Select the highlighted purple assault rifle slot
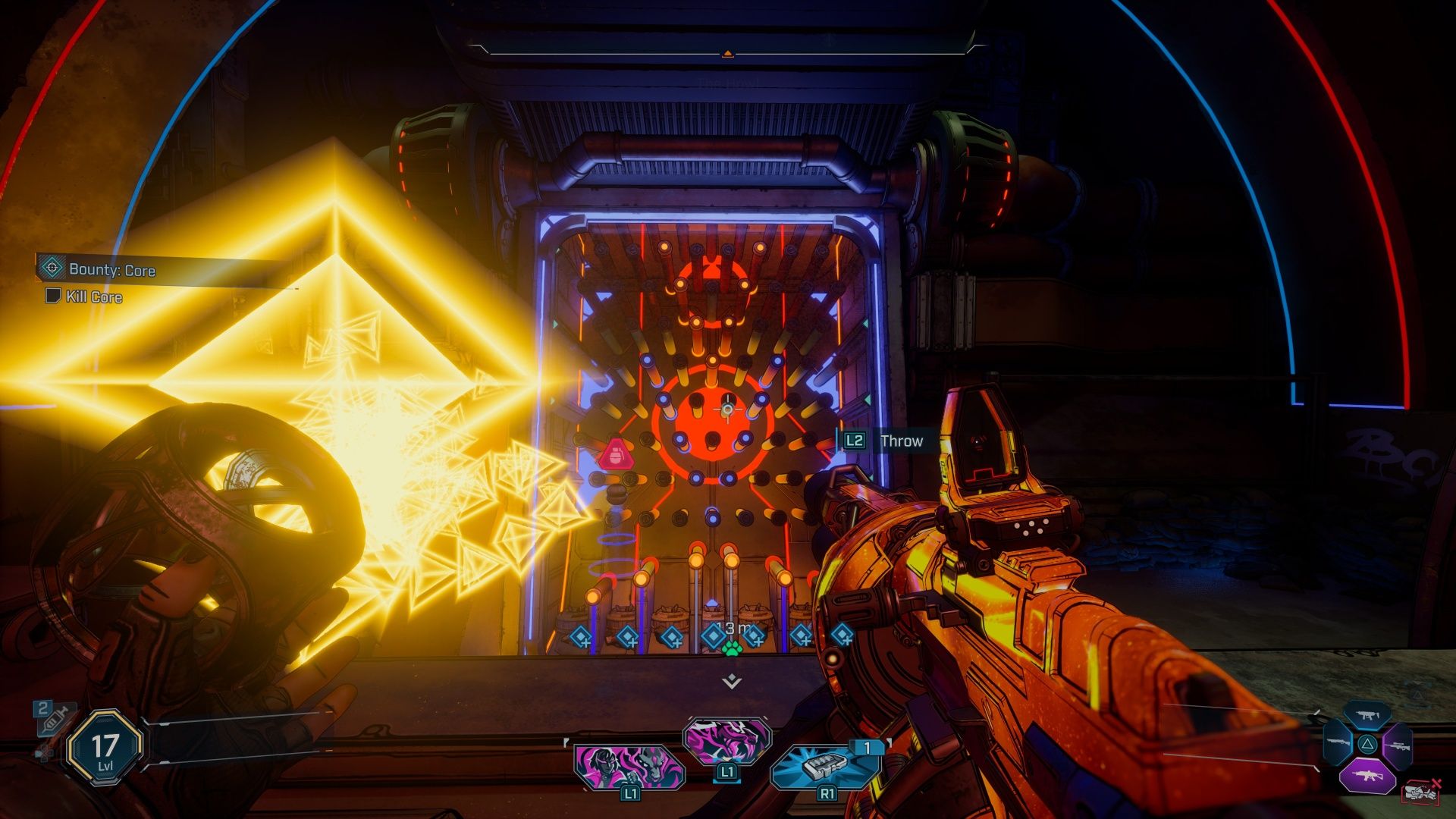This screenshot has width=1456, height=819. [x=1367, y=776]
